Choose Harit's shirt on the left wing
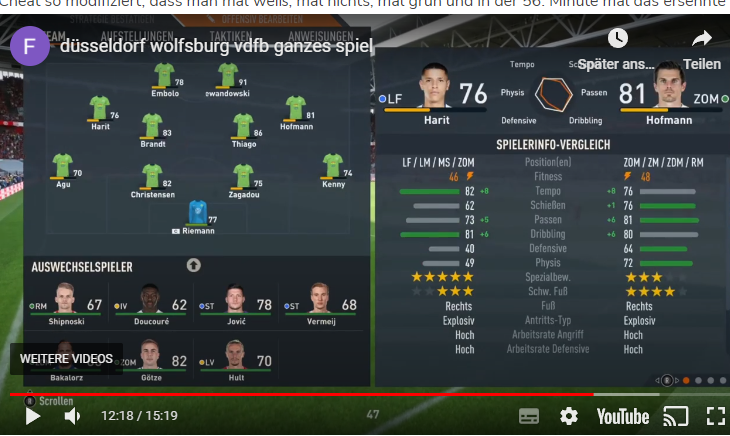 99,107
